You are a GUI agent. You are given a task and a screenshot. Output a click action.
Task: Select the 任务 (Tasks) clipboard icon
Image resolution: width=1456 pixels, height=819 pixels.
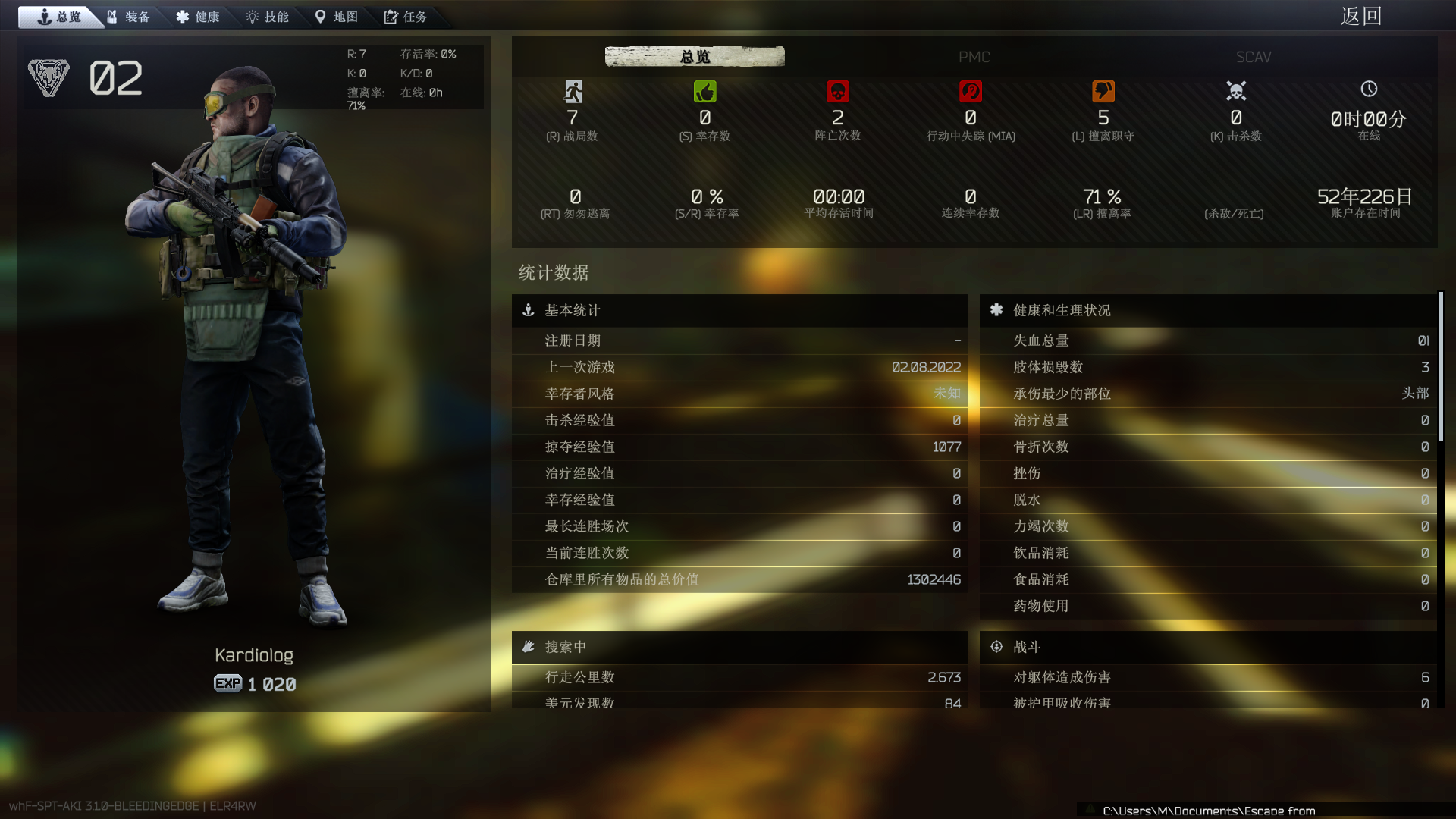[391, 17]
